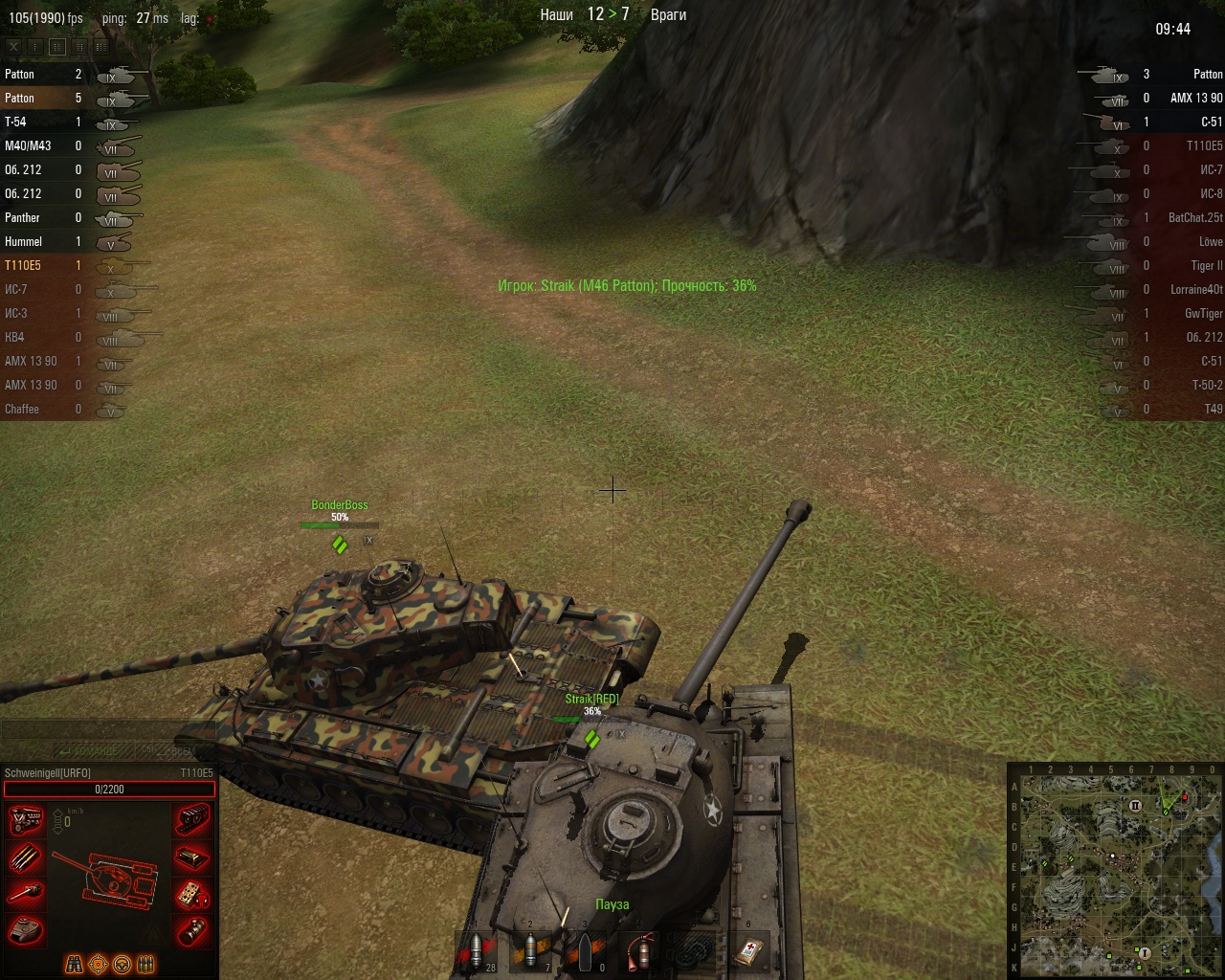
Task: Click the engine module damage icon
Action: (25, 820)
